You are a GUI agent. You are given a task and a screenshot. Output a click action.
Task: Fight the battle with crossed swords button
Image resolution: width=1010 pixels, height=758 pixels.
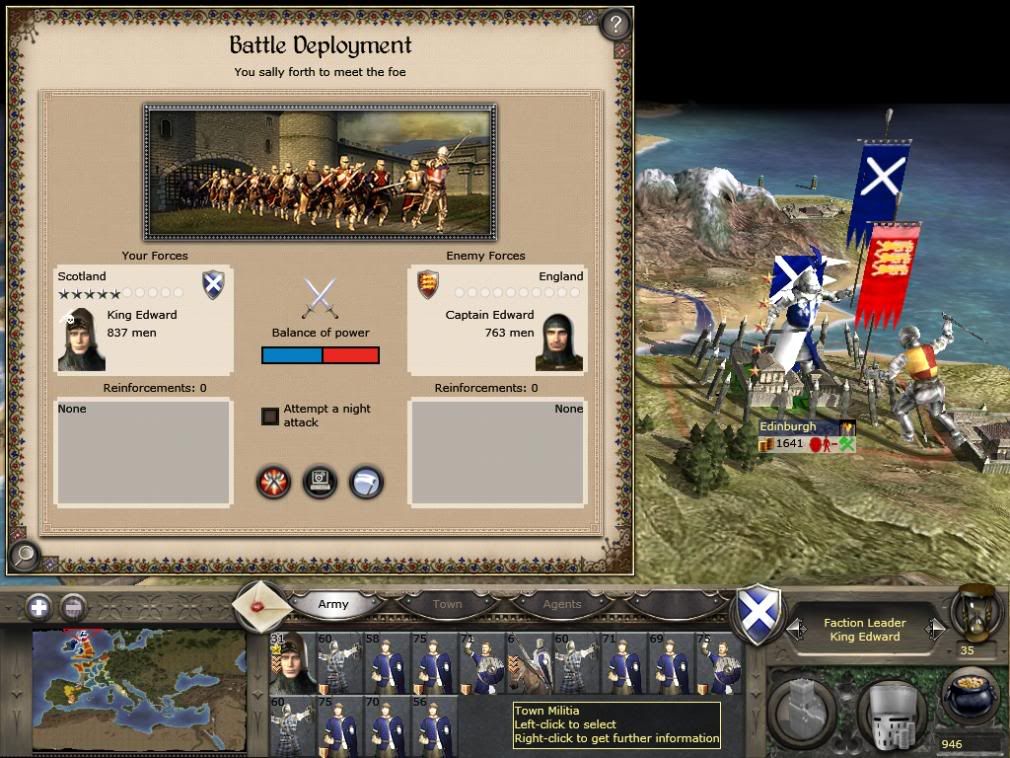click(273, 482)
